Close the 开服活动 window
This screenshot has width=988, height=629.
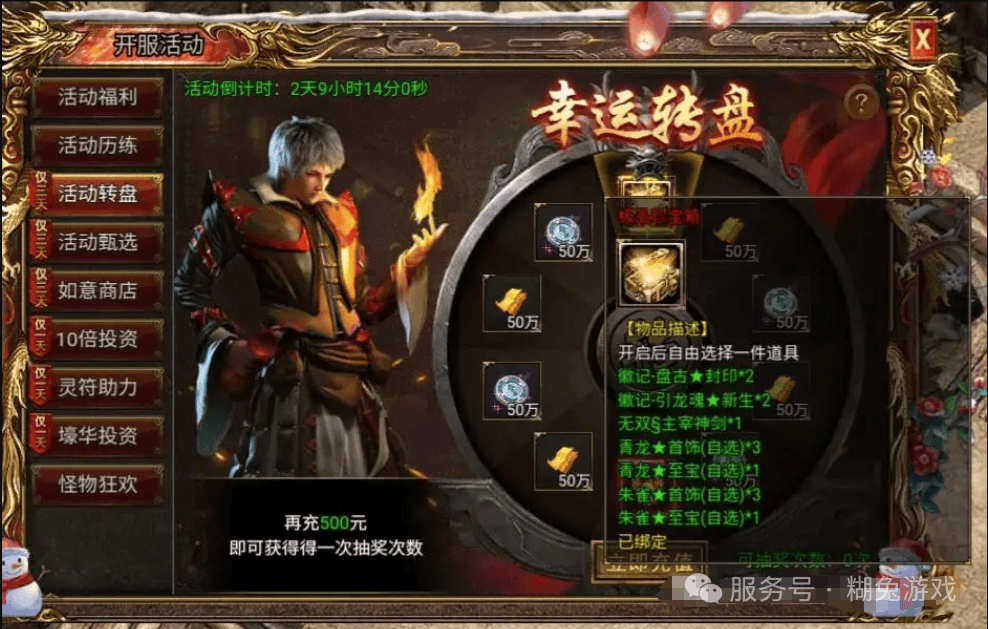(x=922, y=39)
